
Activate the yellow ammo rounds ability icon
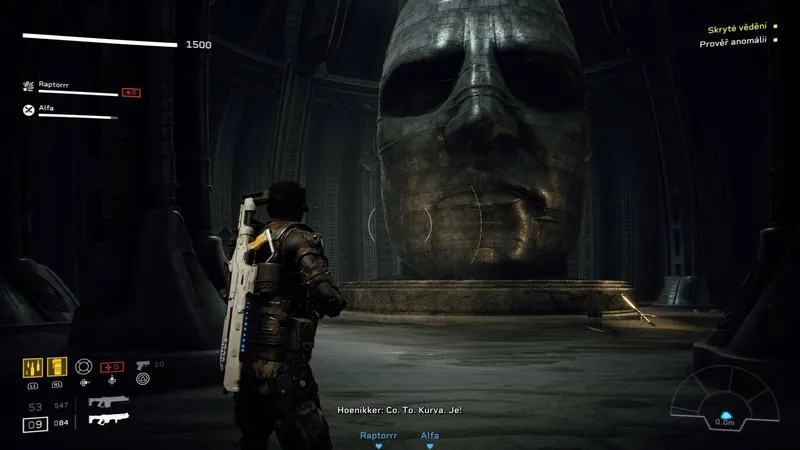tap(31, 368)
